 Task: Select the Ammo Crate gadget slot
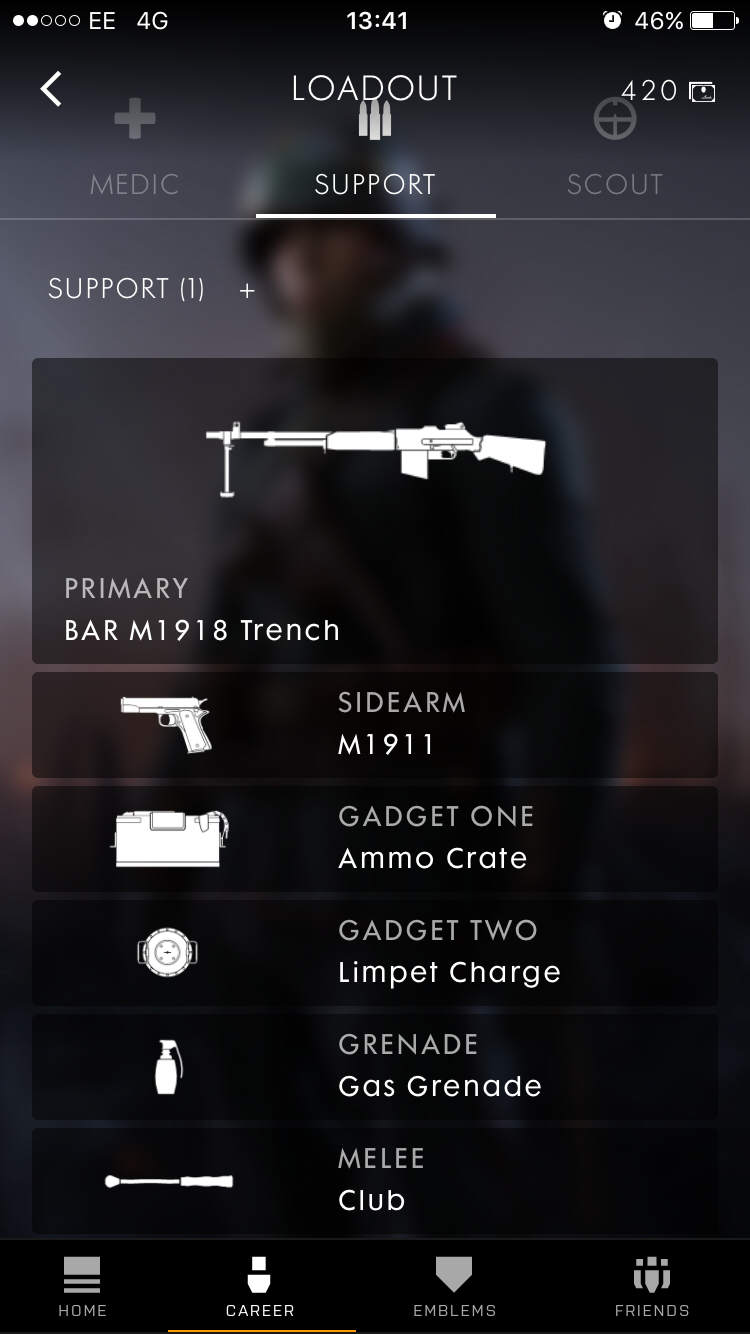point(375,838)
